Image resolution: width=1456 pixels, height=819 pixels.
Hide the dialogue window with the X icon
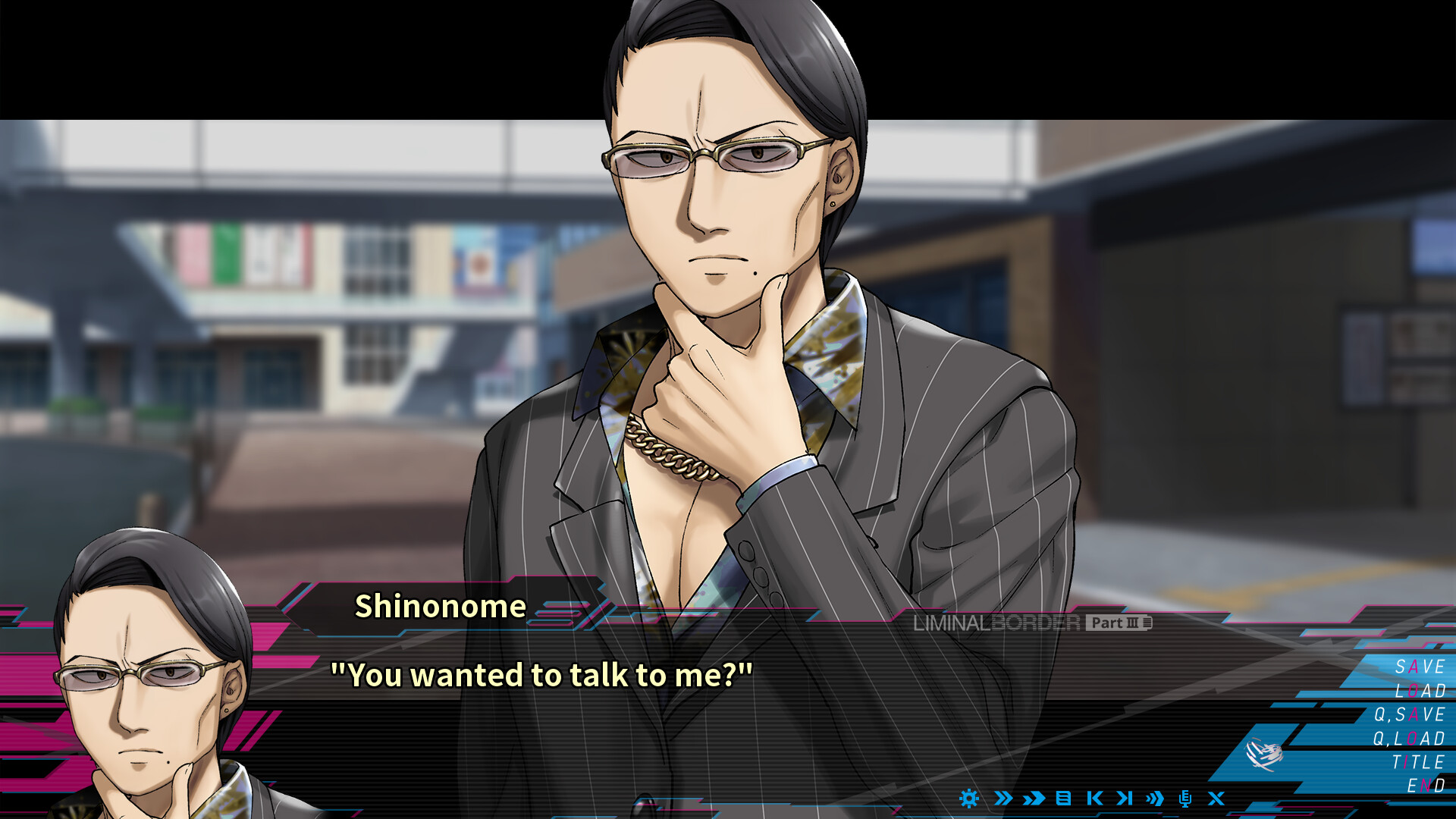pos(1216,799)
